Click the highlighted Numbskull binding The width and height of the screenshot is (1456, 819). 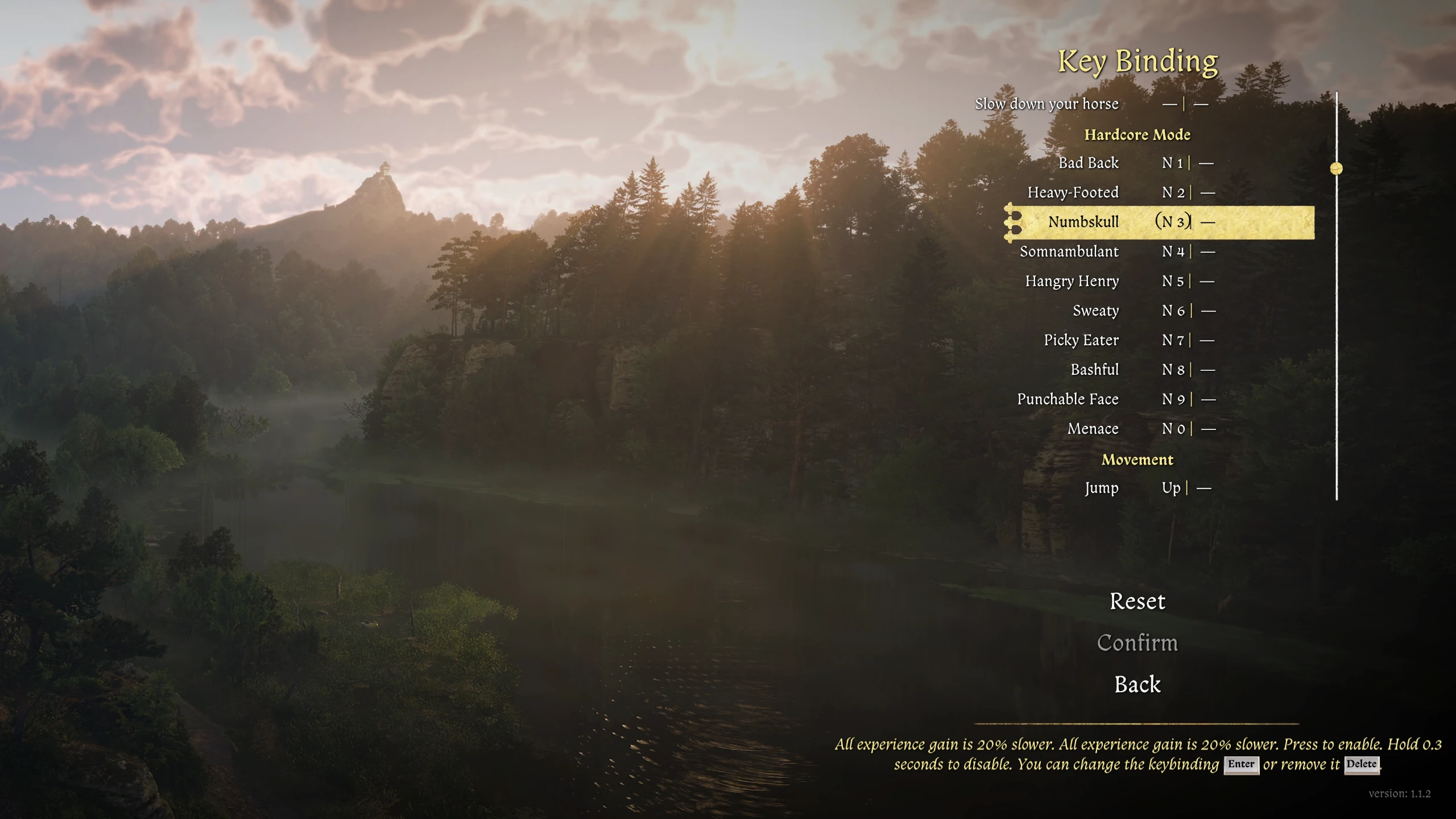[1083, 222]
